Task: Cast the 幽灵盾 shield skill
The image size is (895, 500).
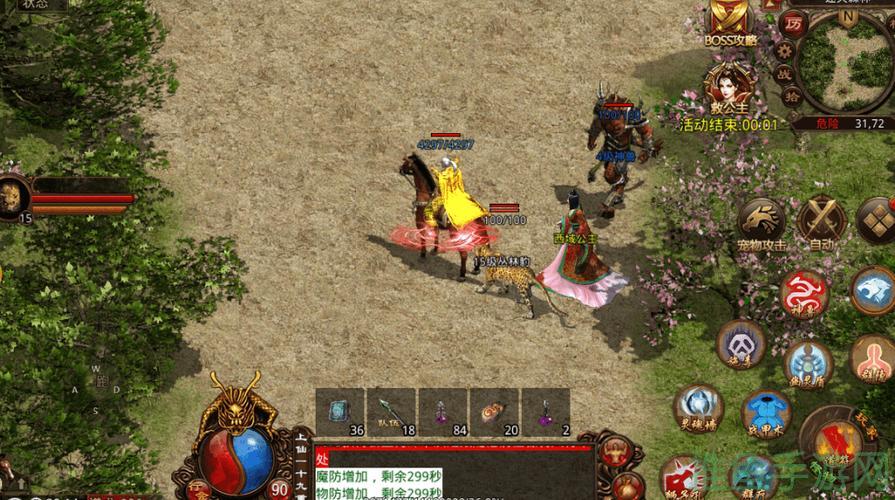Action: point(808,364)
